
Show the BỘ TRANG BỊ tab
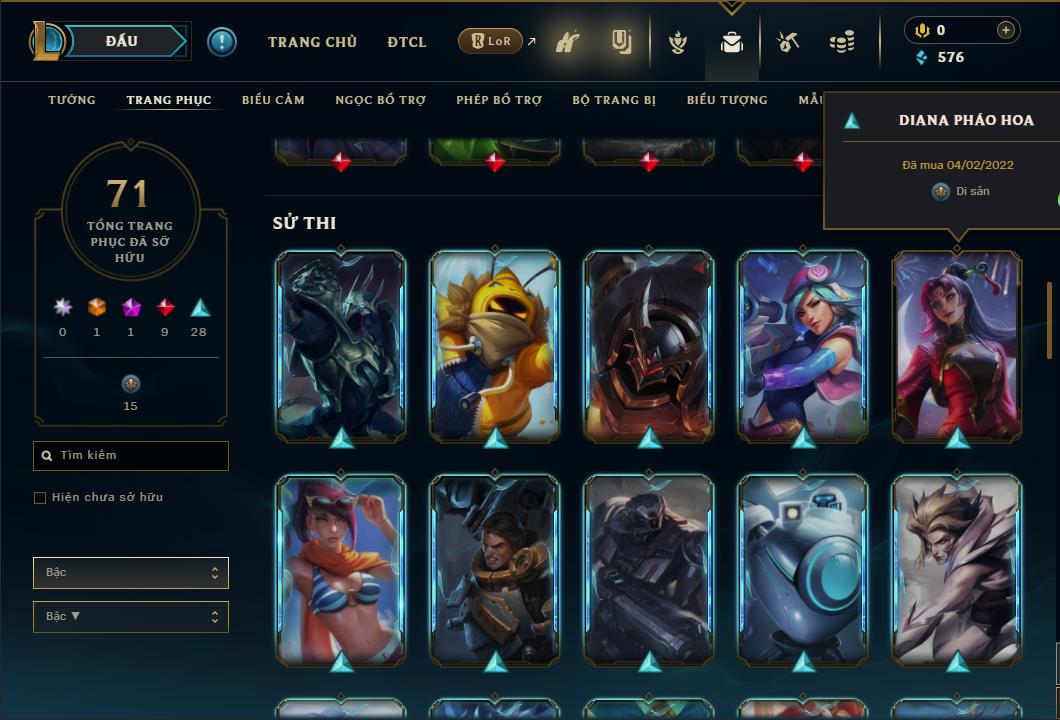(614, 100)
